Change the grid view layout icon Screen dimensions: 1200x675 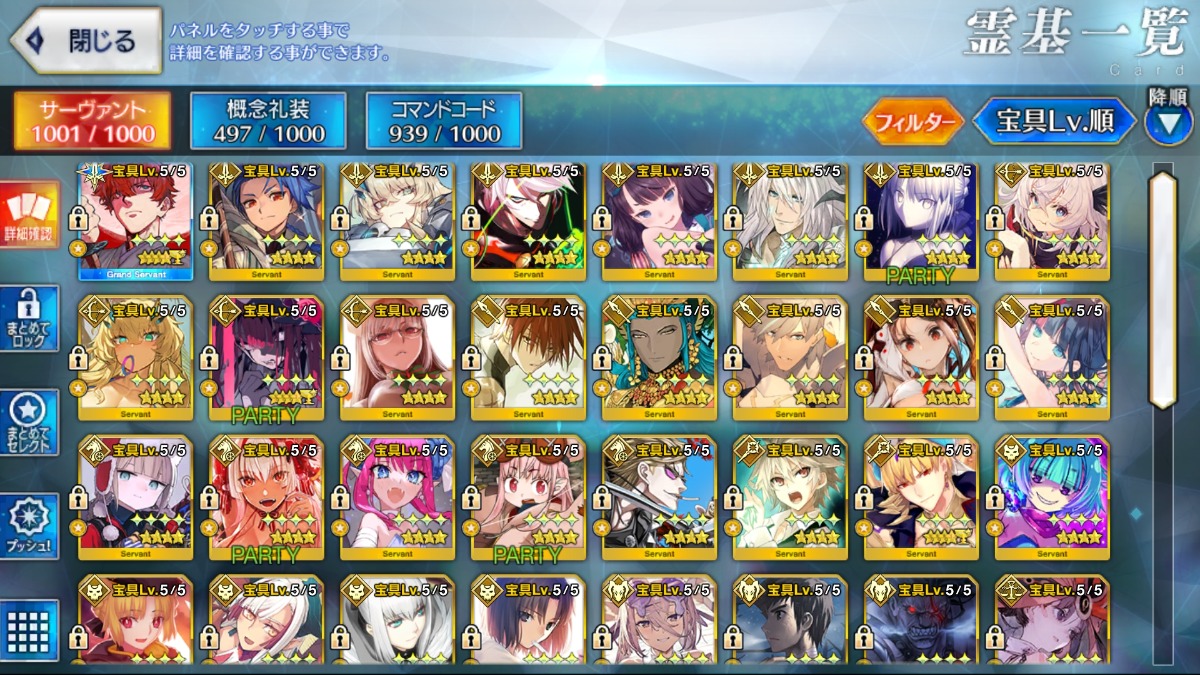(30, 630)
